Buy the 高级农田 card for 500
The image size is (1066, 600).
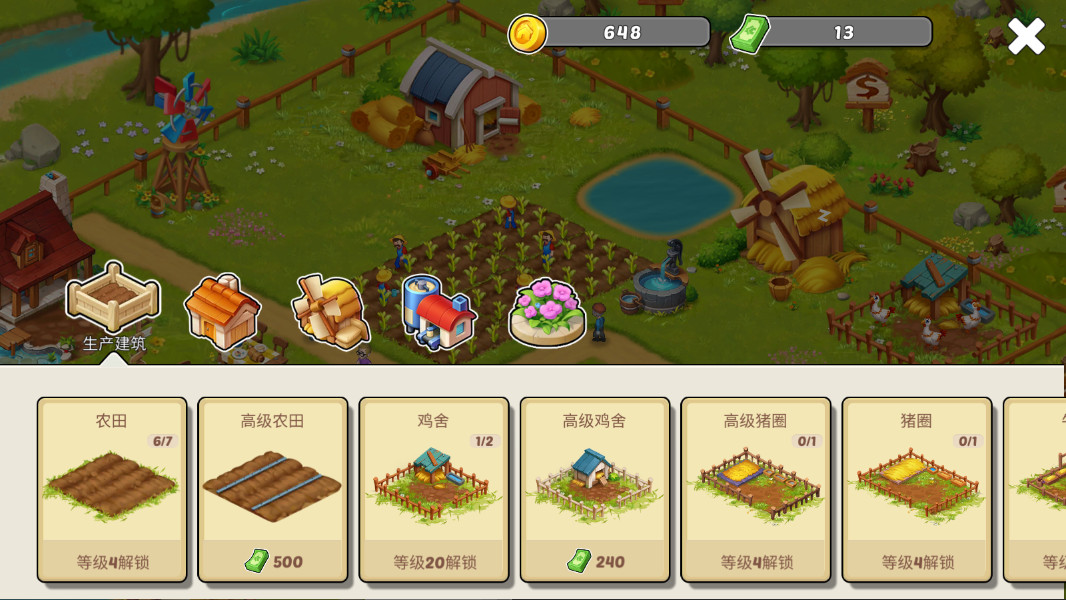(x=273, y=489)
